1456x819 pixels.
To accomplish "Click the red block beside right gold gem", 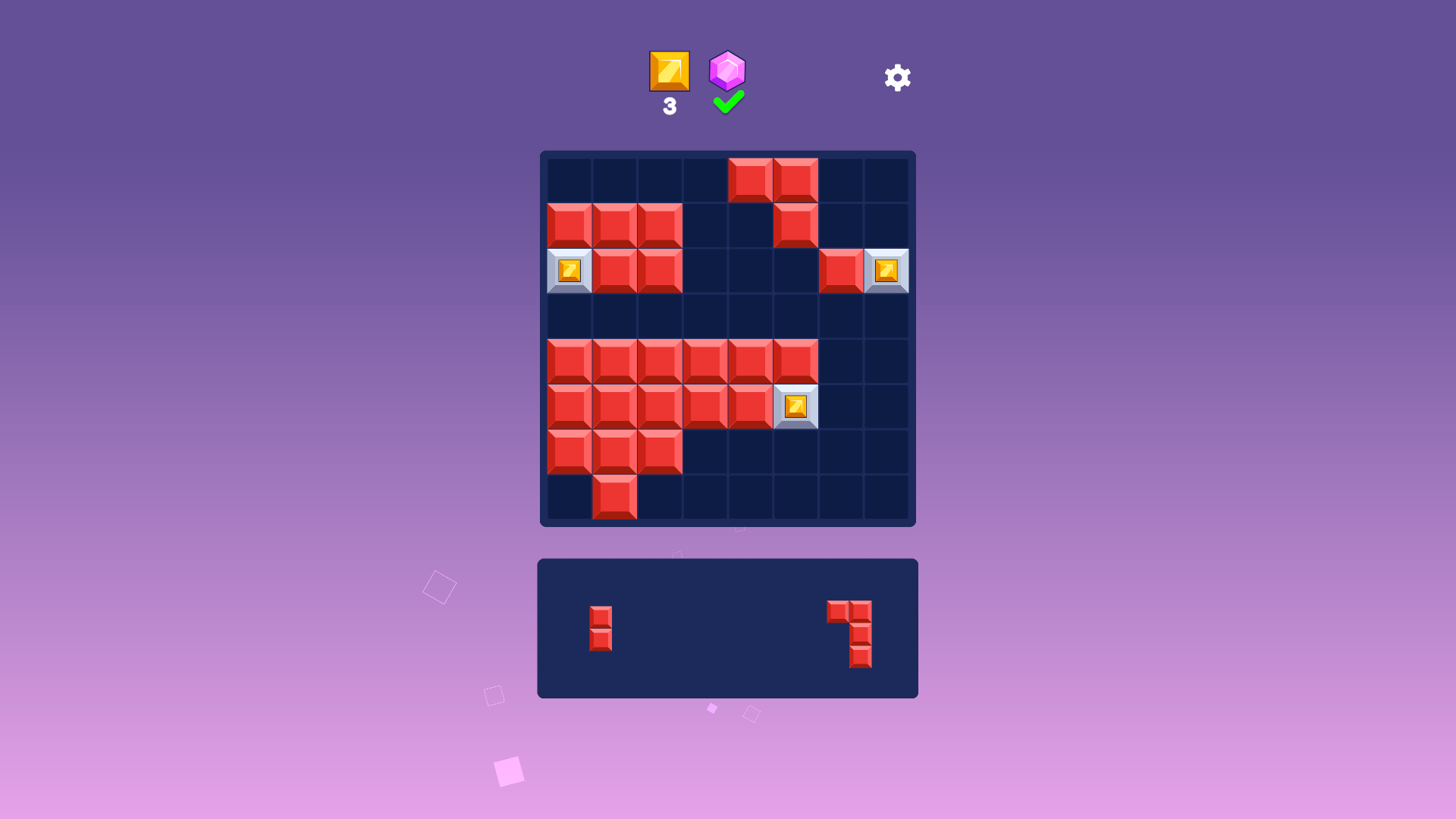I will point(840,270).
